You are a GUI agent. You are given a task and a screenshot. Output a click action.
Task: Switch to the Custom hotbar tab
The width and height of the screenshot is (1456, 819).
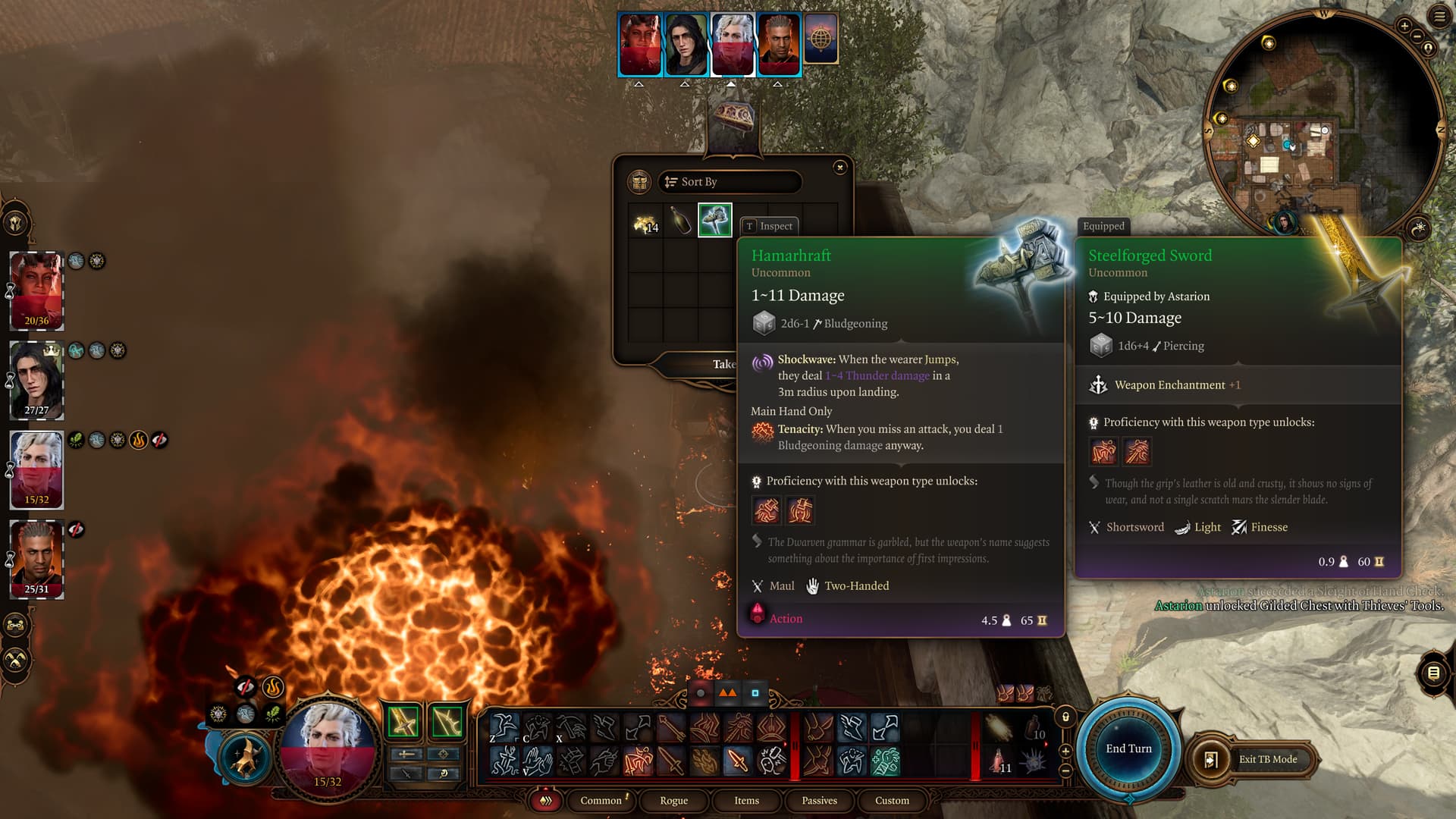click(x=892, y=800)
